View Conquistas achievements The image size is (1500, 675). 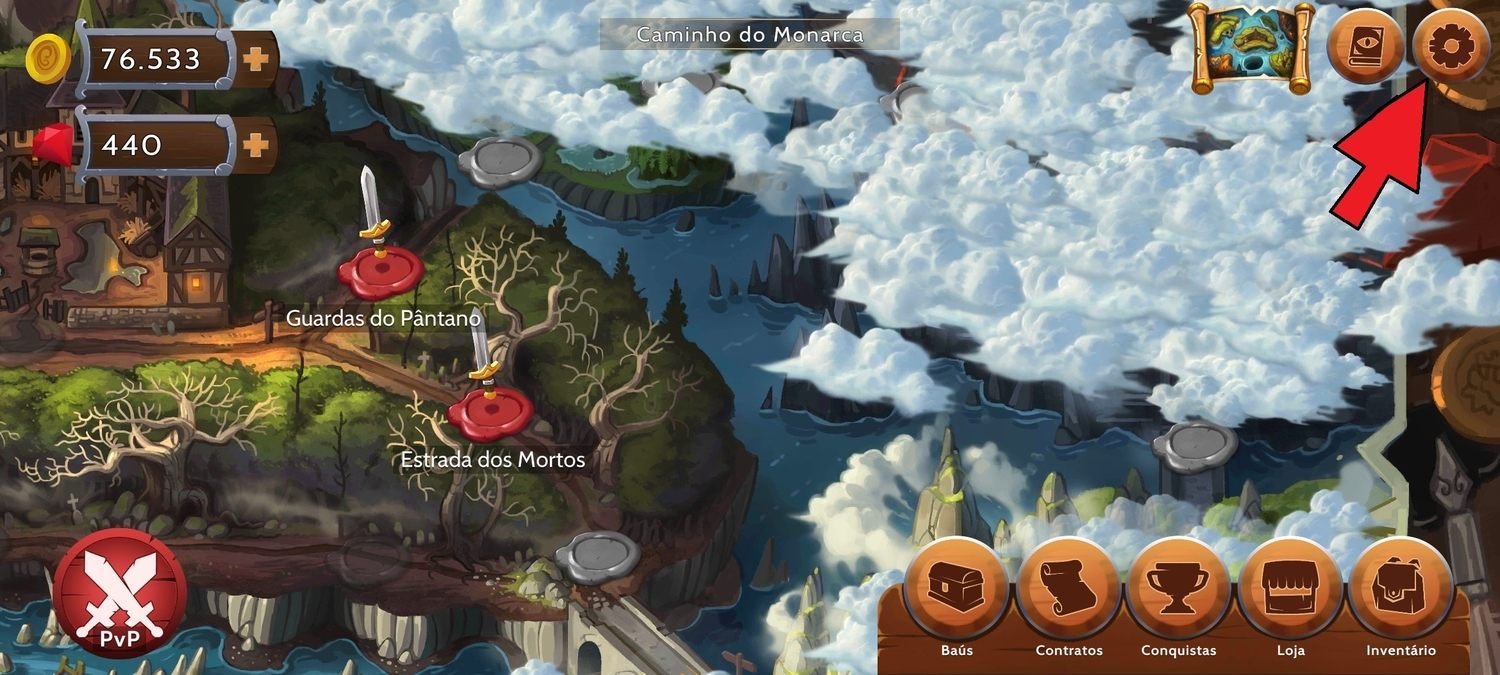1179,590
